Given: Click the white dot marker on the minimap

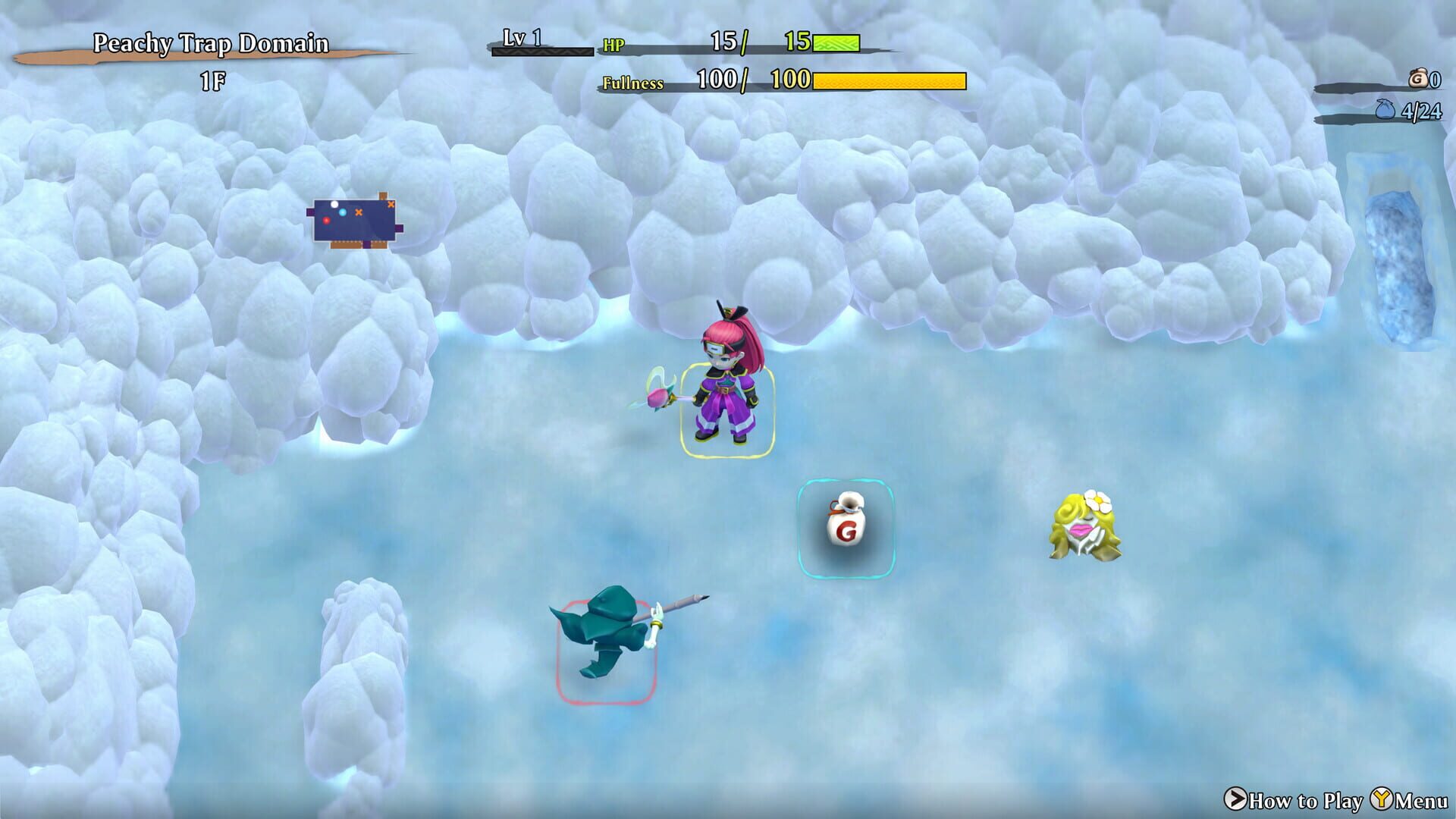Looking at the screenshot, I should [335, 205].
